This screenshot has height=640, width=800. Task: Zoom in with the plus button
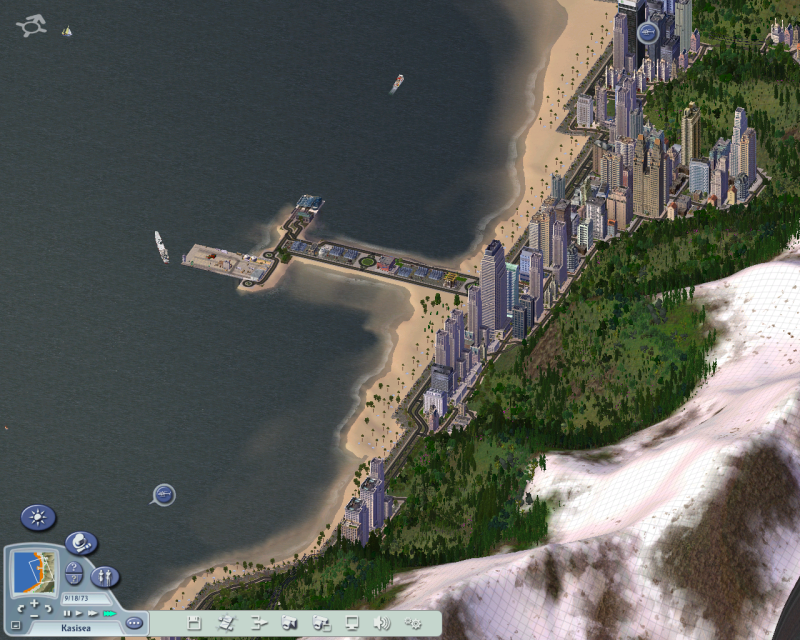[34, 604]
